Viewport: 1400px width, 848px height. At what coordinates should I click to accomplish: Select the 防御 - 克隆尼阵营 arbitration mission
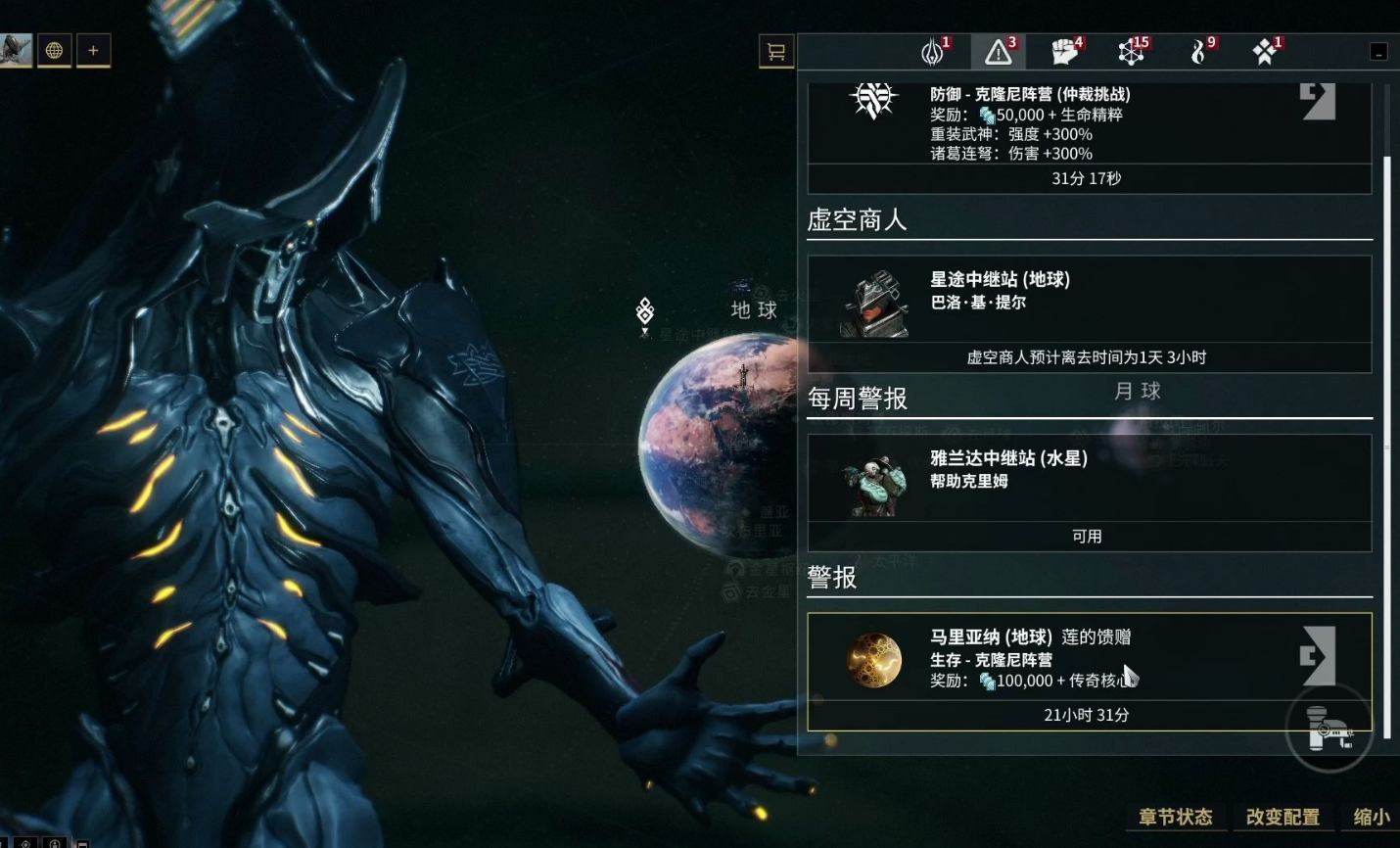tap(1089, 124)
